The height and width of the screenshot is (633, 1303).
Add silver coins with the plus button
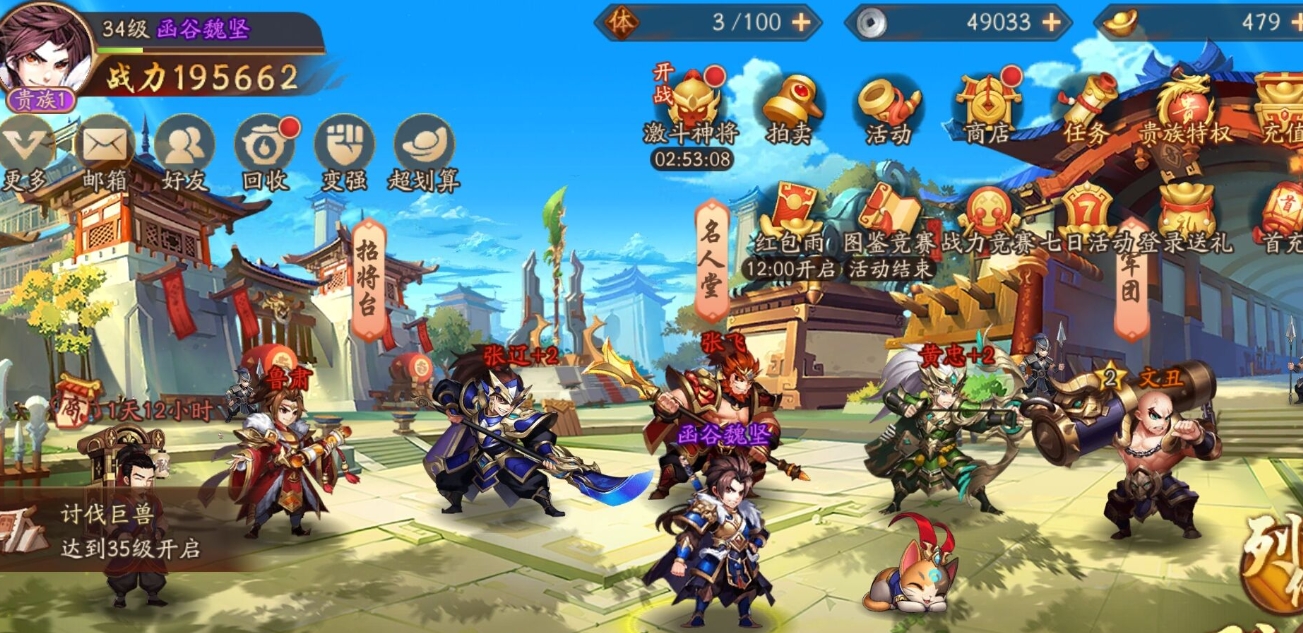[x=1051, y=22]
